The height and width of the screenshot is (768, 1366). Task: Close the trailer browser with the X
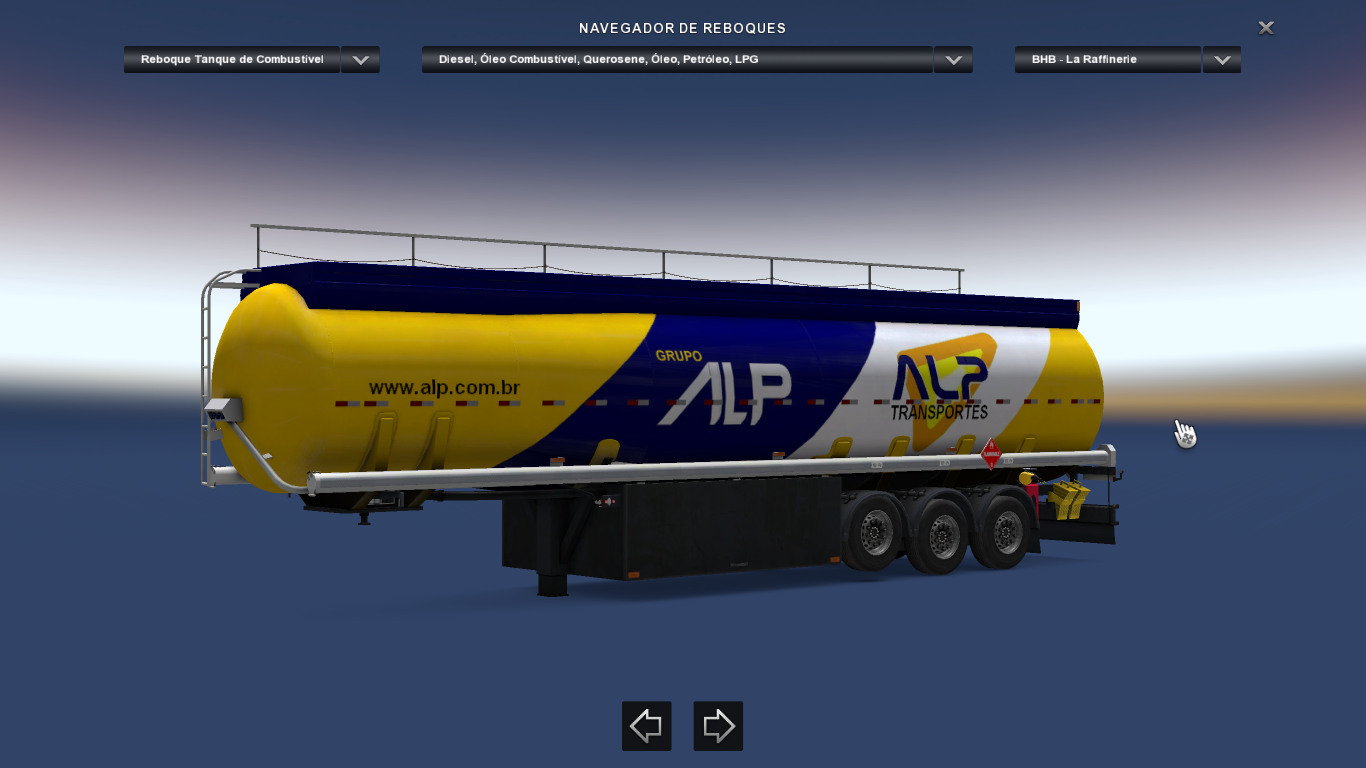(1265, 27)
